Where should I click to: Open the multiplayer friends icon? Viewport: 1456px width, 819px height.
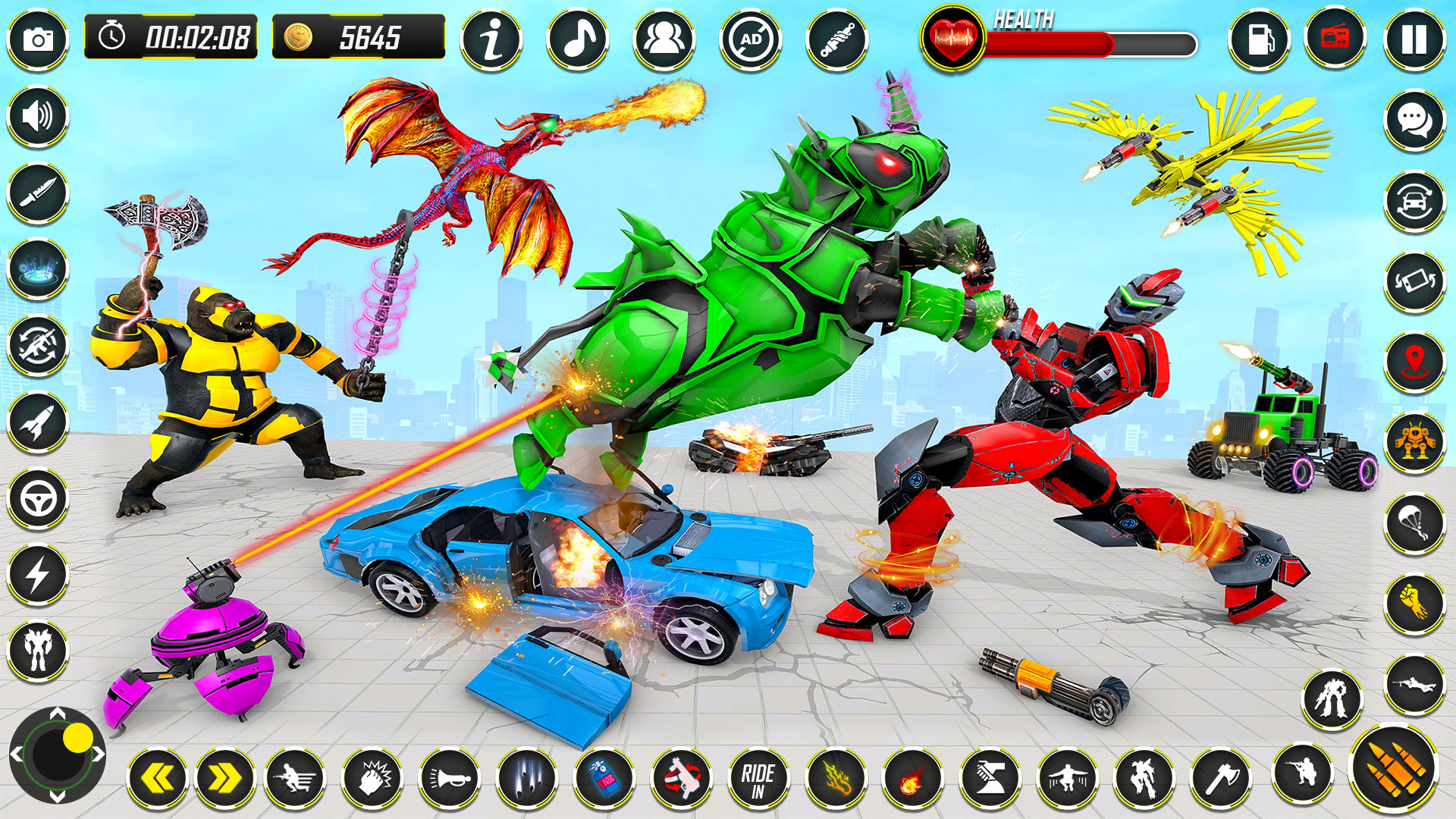(x=664, y=38)
